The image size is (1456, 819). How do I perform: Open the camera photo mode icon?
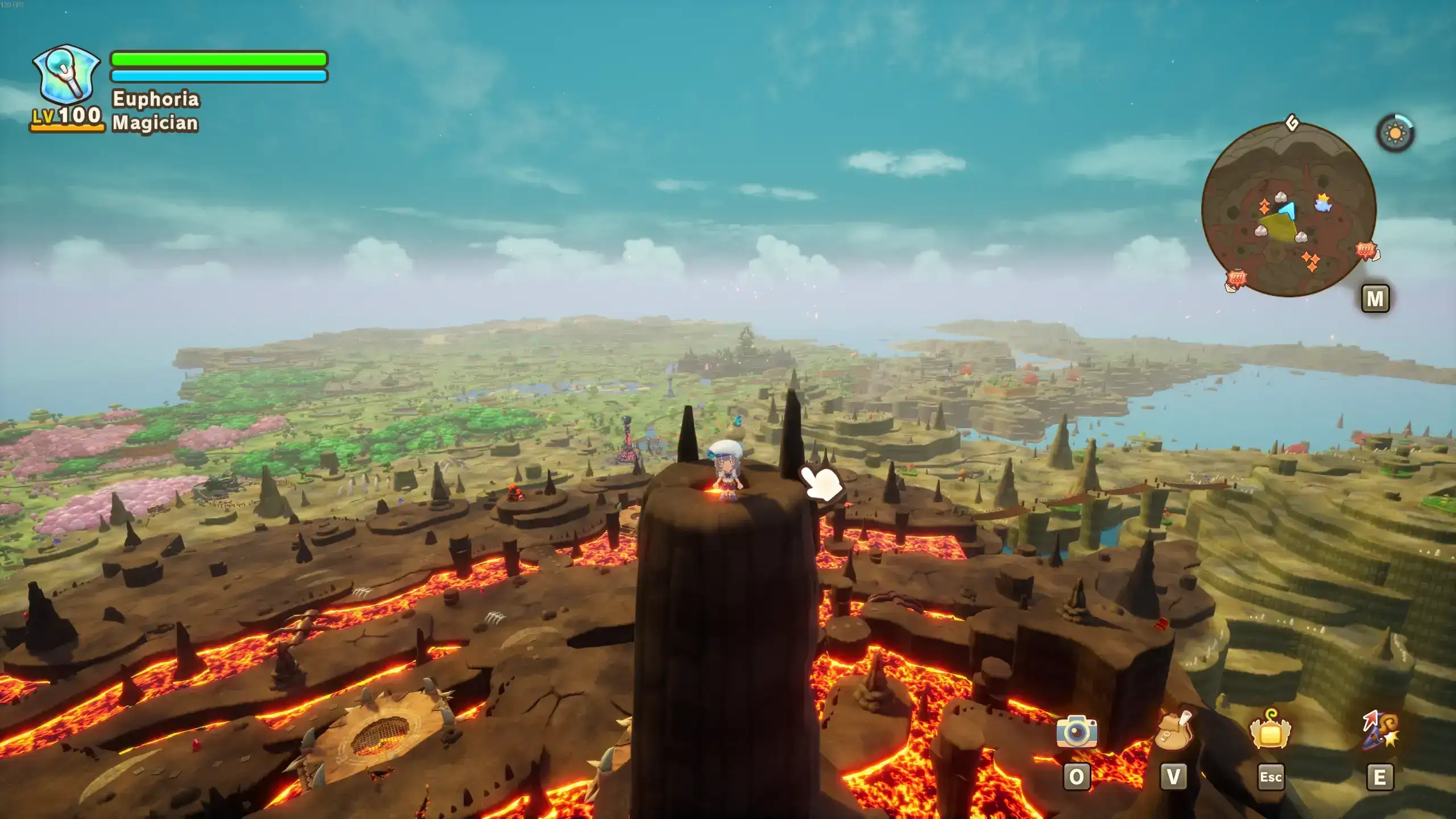[x=1077, y=731]
